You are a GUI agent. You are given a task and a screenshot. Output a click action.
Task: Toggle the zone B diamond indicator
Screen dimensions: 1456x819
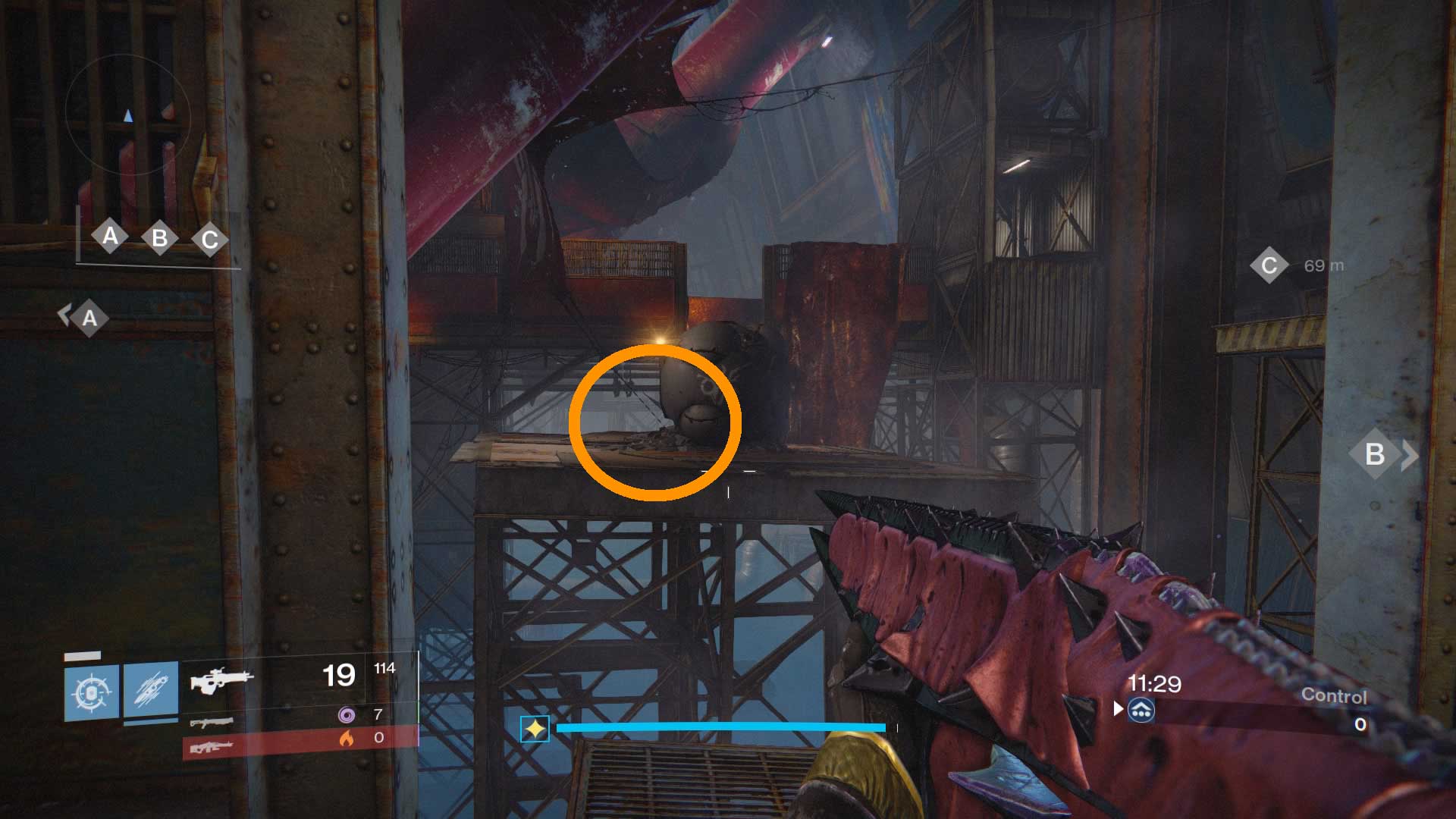[x=160, y=236]
